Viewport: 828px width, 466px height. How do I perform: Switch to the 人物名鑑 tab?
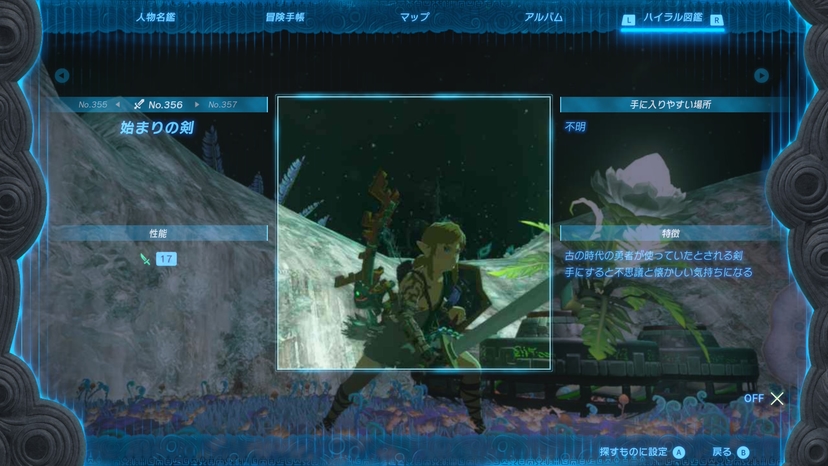155,17
